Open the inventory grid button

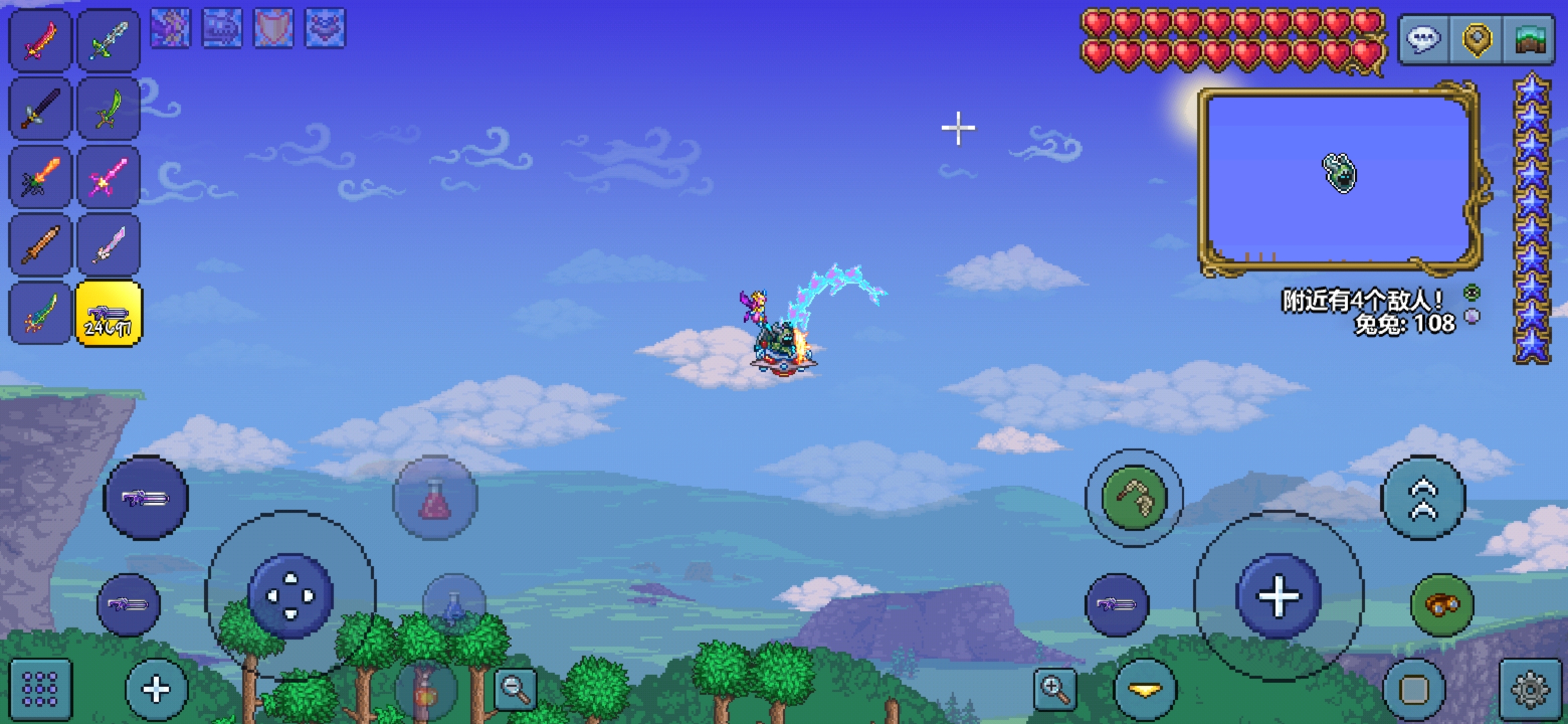(x=40, y=689)
